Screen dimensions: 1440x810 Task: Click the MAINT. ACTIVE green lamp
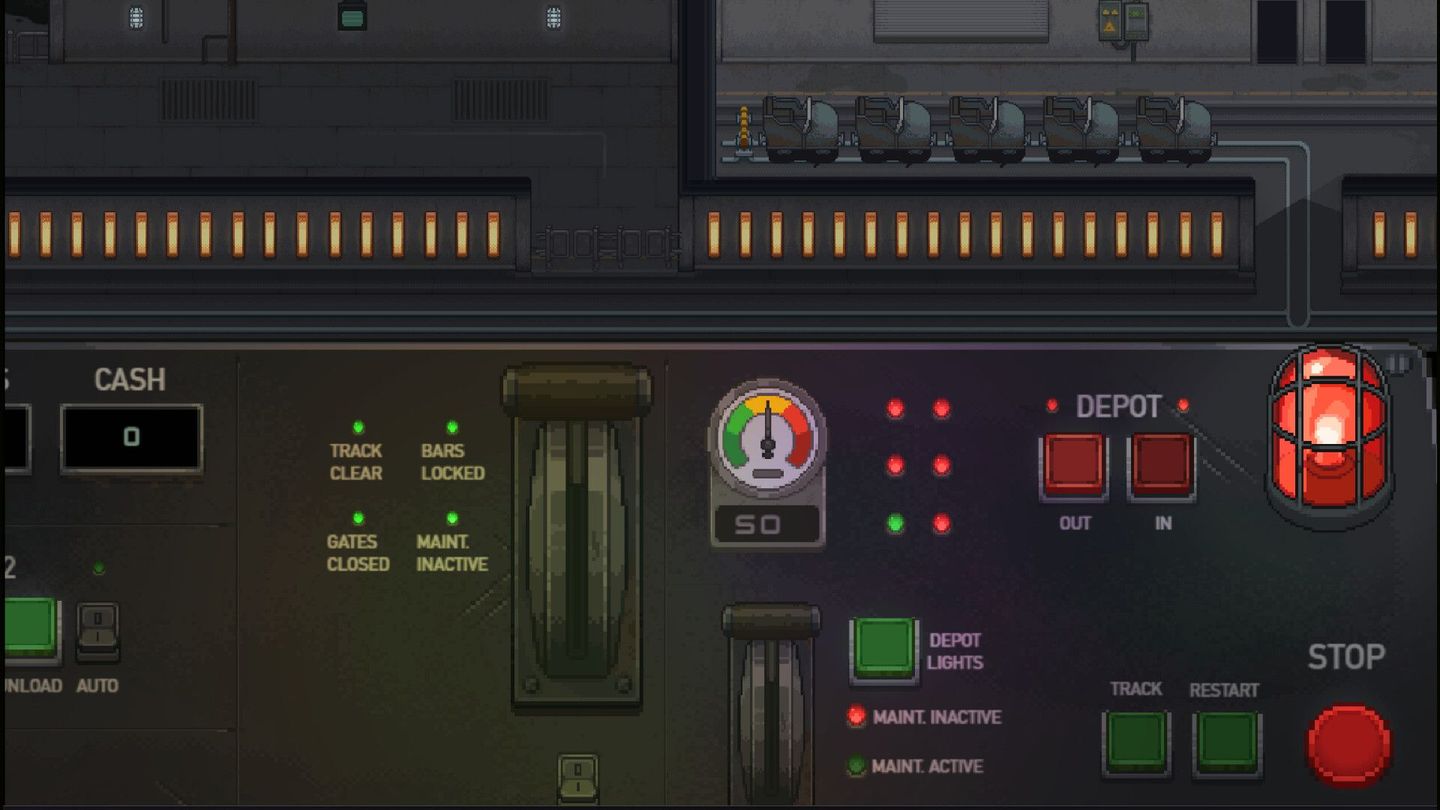(x=856, y=766)
